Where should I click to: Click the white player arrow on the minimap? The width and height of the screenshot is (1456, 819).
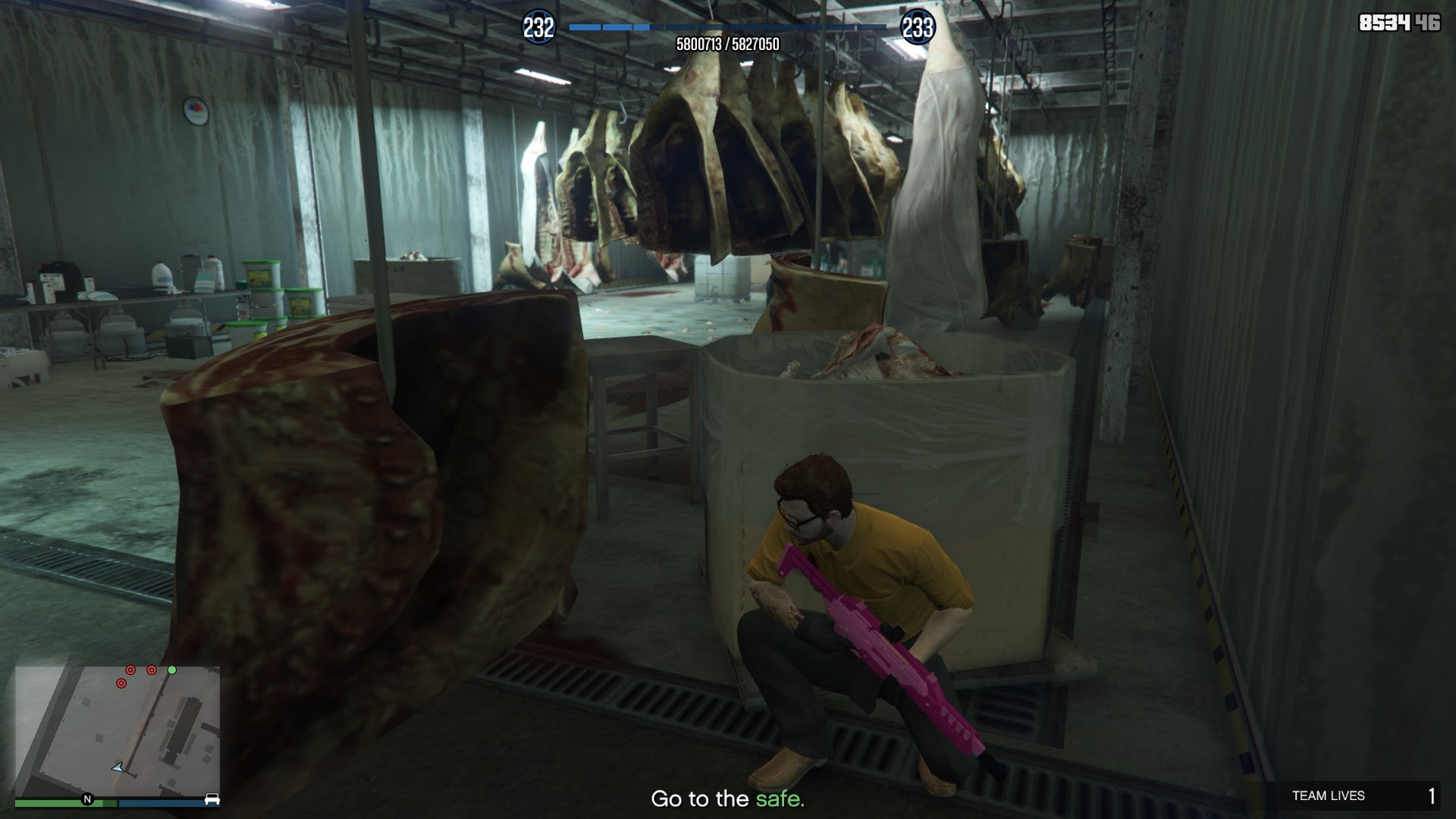[x=118, y=767]
